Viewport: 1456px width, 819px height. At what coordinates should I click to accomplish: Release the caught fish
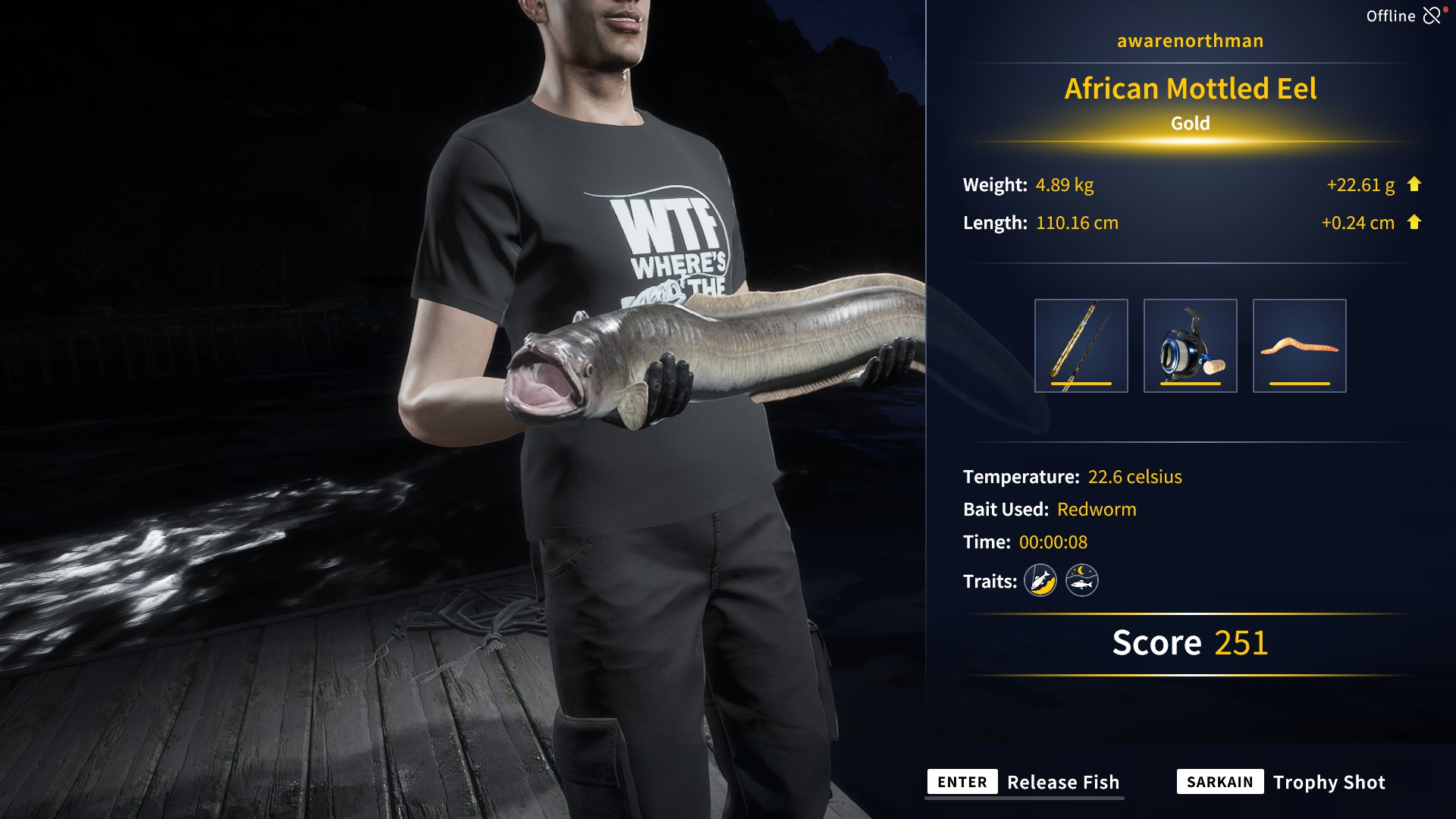[x=1025, y=783]
